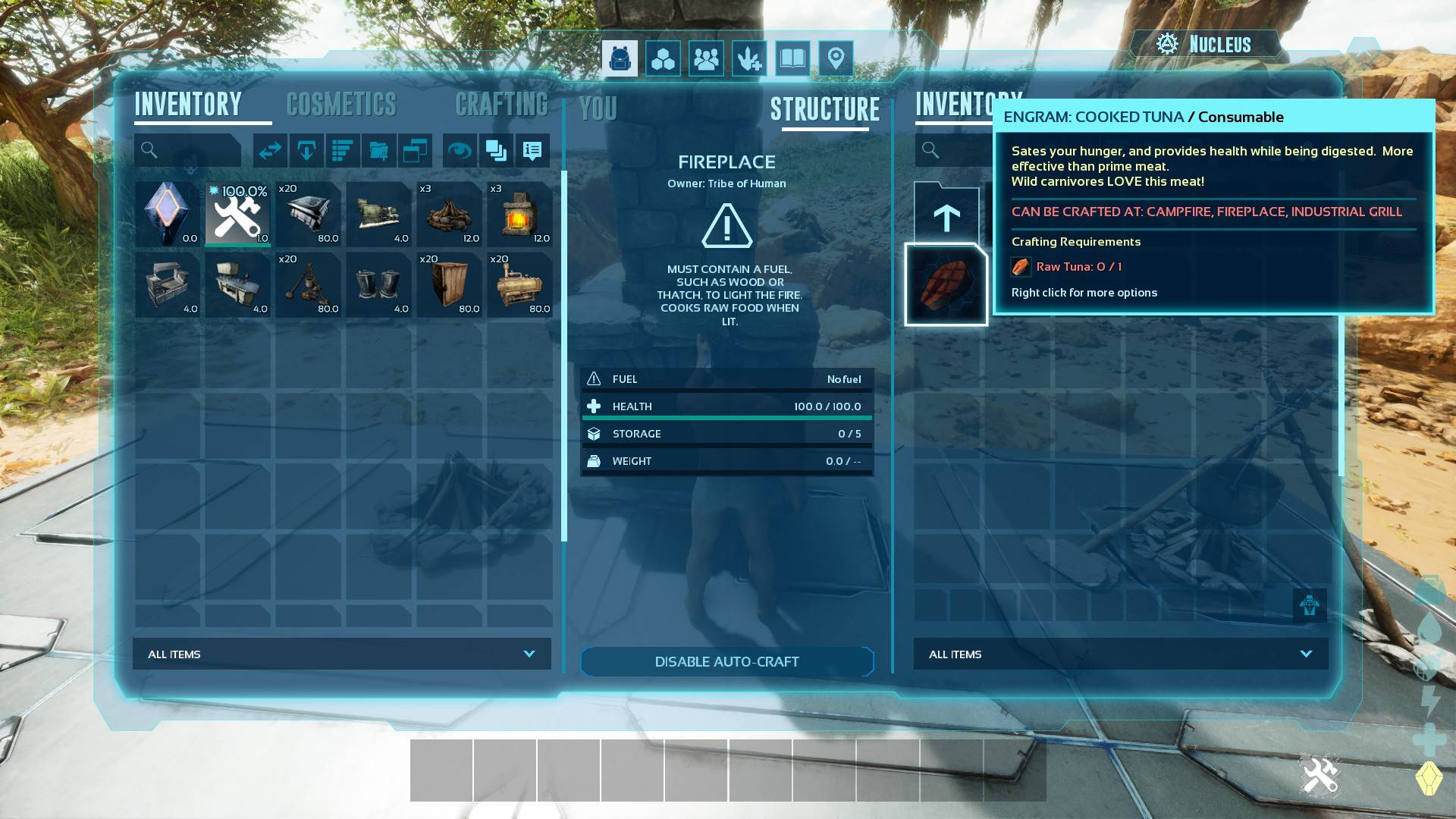Screen dimensions: 1456x819
Task: Switch to the Structure tab
Action: pyautogui.click(x=825, y=110)
